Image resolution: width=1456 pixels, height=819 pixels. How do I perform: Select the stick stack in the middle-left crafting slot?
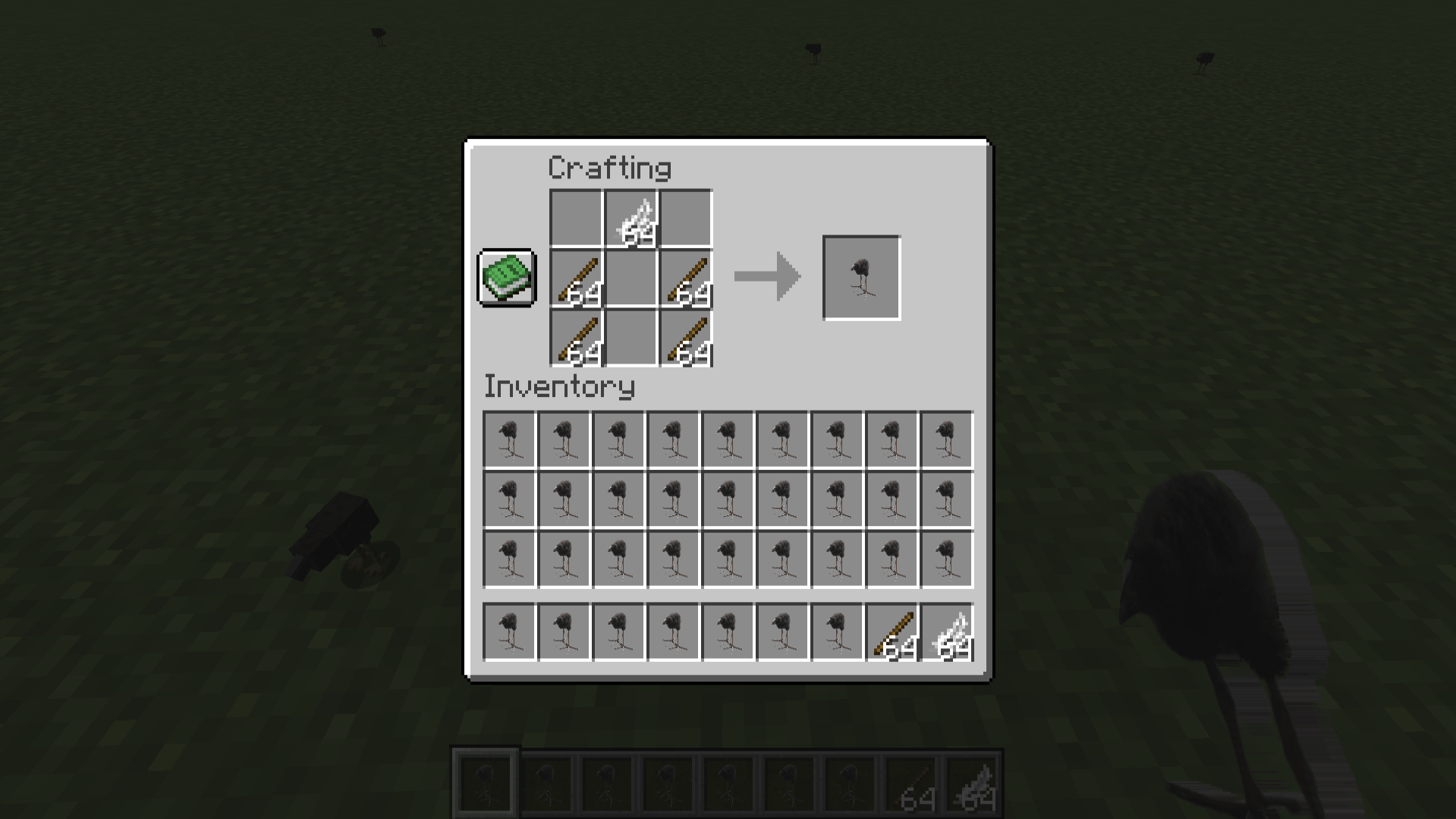pyautogui.click(x=577, y=278)
